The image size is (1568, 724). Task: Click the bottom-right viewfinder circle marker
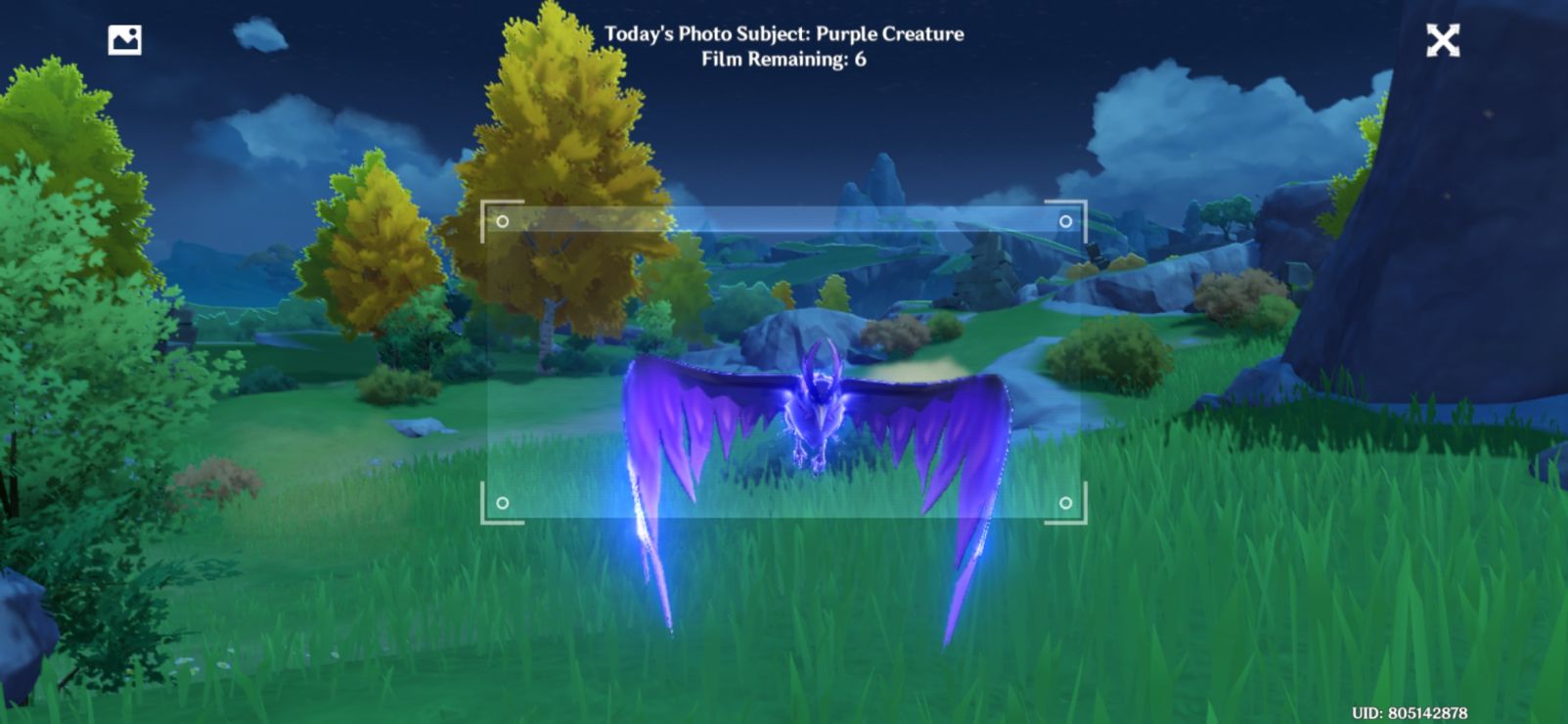tap(1065, 505)
